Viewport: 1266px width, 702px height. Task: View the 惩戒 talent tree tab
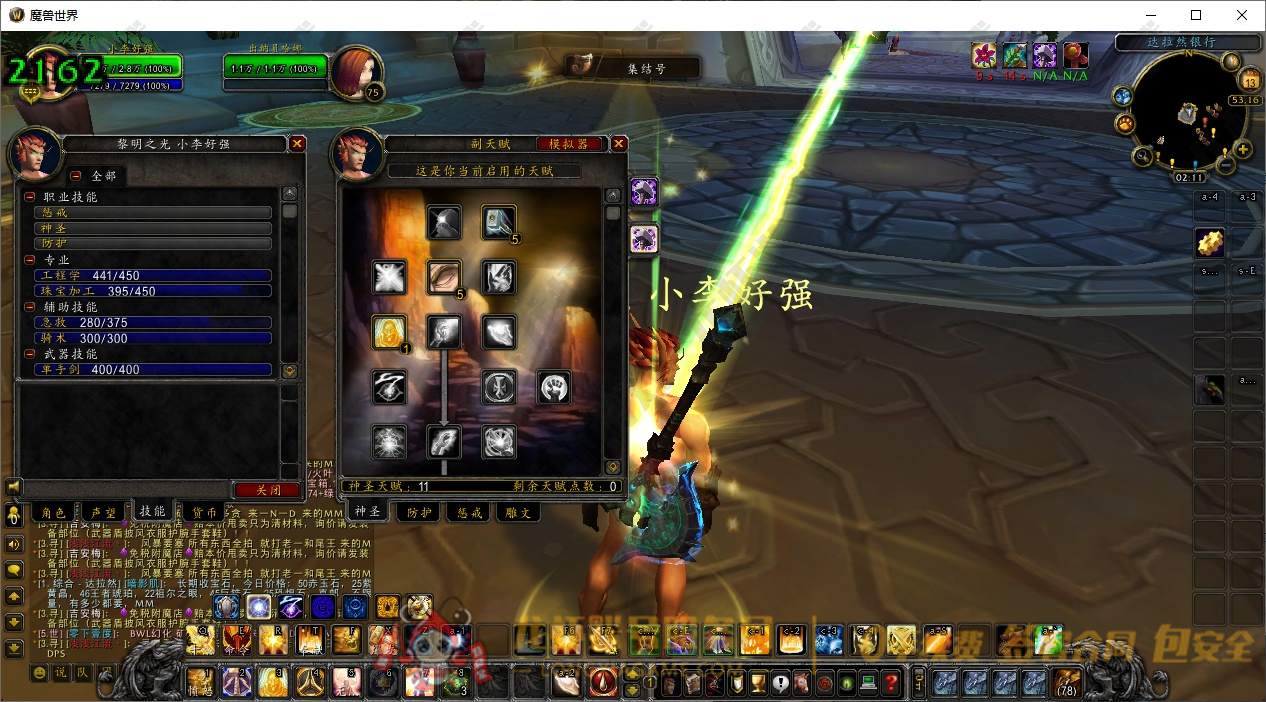click(469, 512)
